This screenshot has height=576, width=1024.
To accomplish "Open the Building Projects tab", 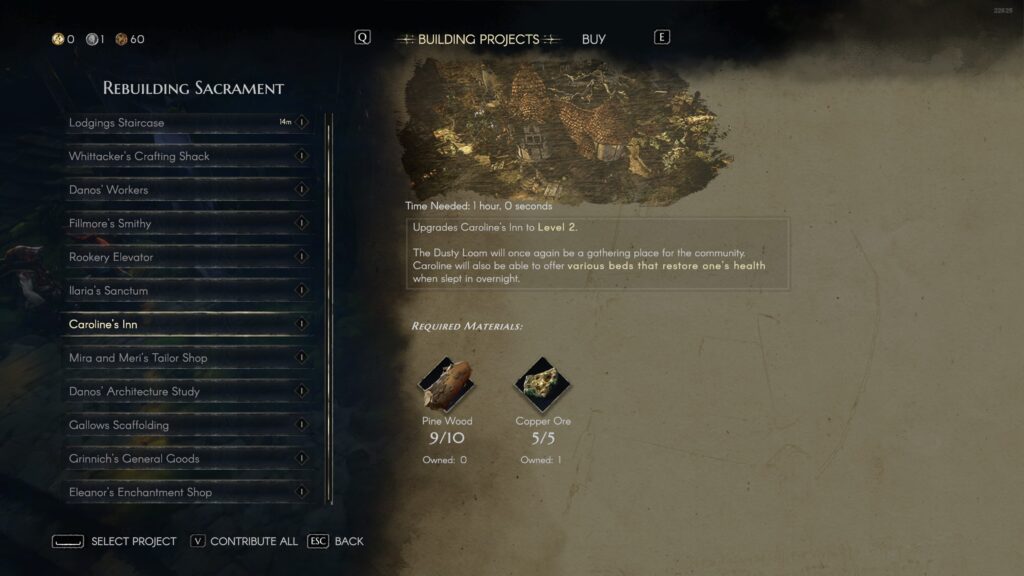I will point(478,40).
